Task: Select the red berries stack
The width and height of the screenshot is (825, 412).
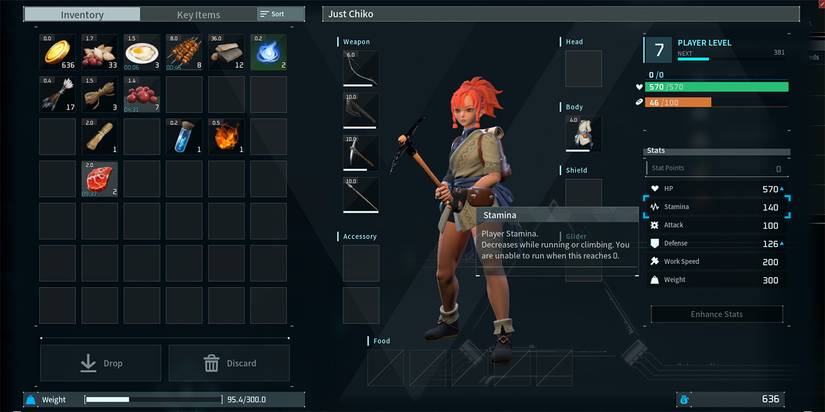Action: coord(142,95)
